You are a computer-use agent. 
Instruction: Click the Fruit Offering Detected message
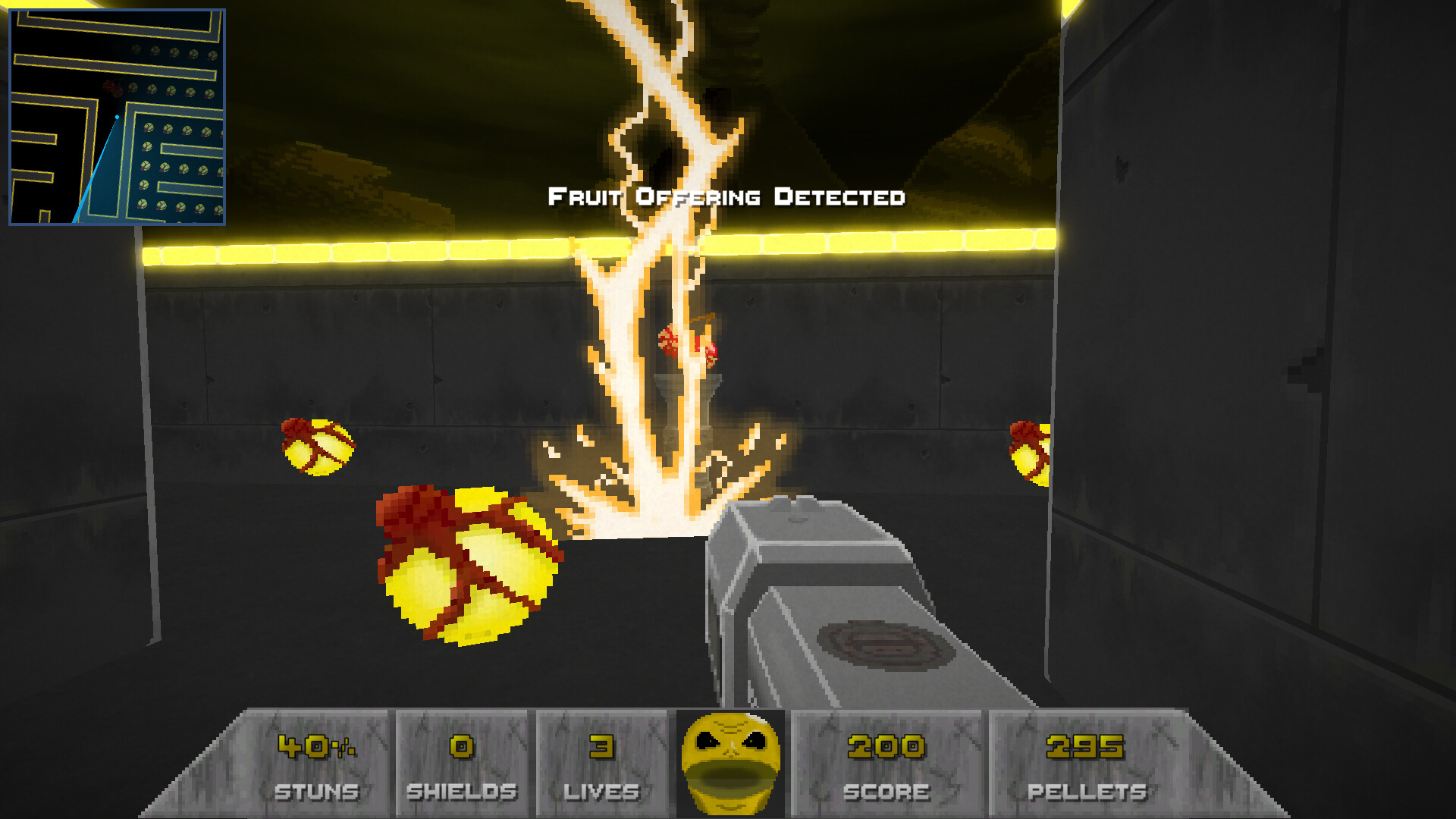pos(726,197)
